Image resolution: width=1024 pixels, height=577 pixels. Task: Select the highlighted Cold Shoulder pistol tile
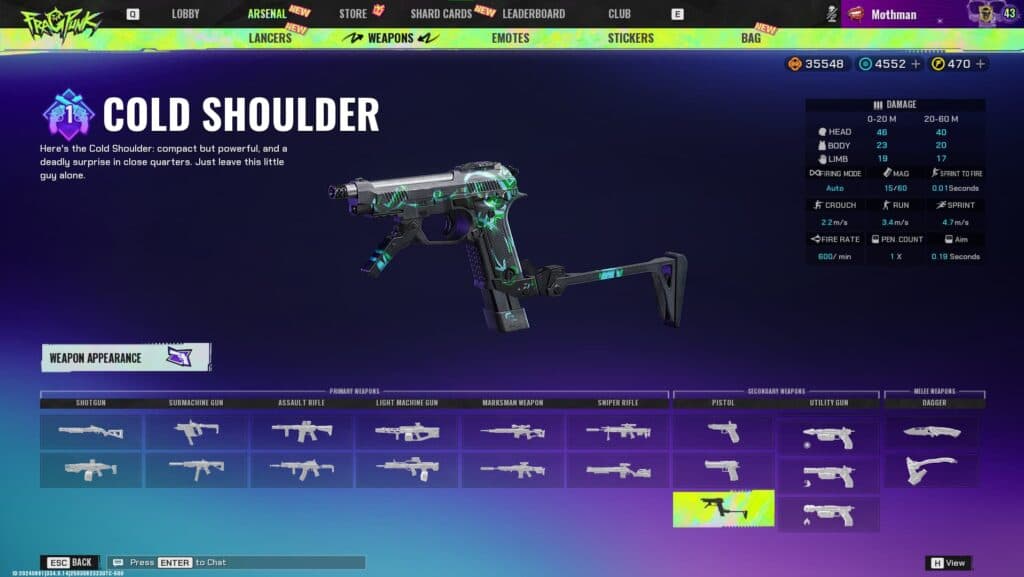tap(723, 508)
